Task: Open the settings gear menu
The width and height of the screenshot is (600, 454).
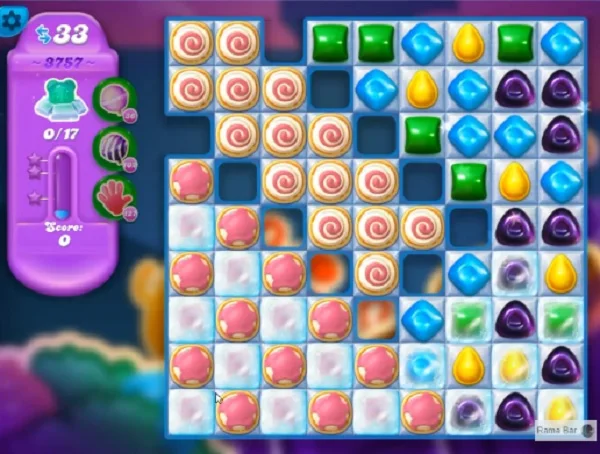Action: (14, 20)
